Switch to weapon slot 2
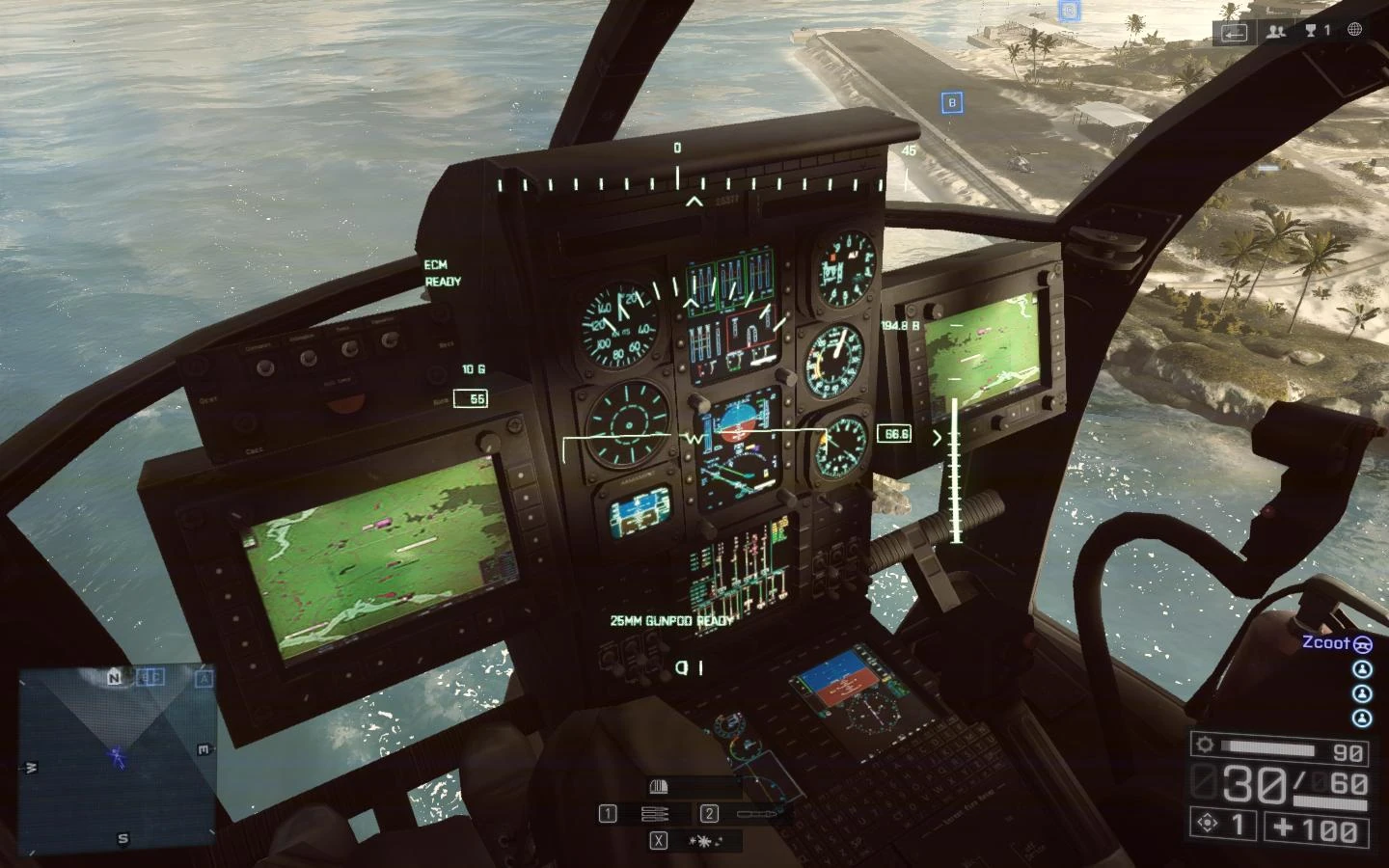Image resolution: width=1389 pixels, height=868 pixels. pos(709,813)
